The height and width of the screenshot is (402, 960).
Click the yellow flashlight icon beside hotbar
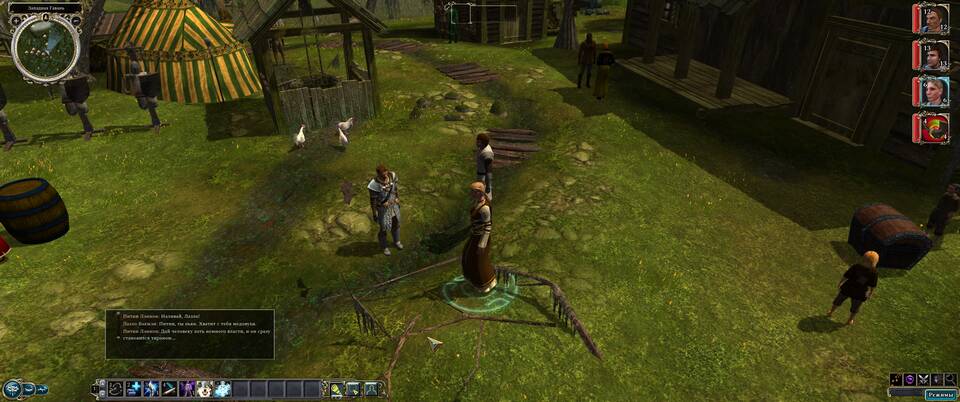337,389
